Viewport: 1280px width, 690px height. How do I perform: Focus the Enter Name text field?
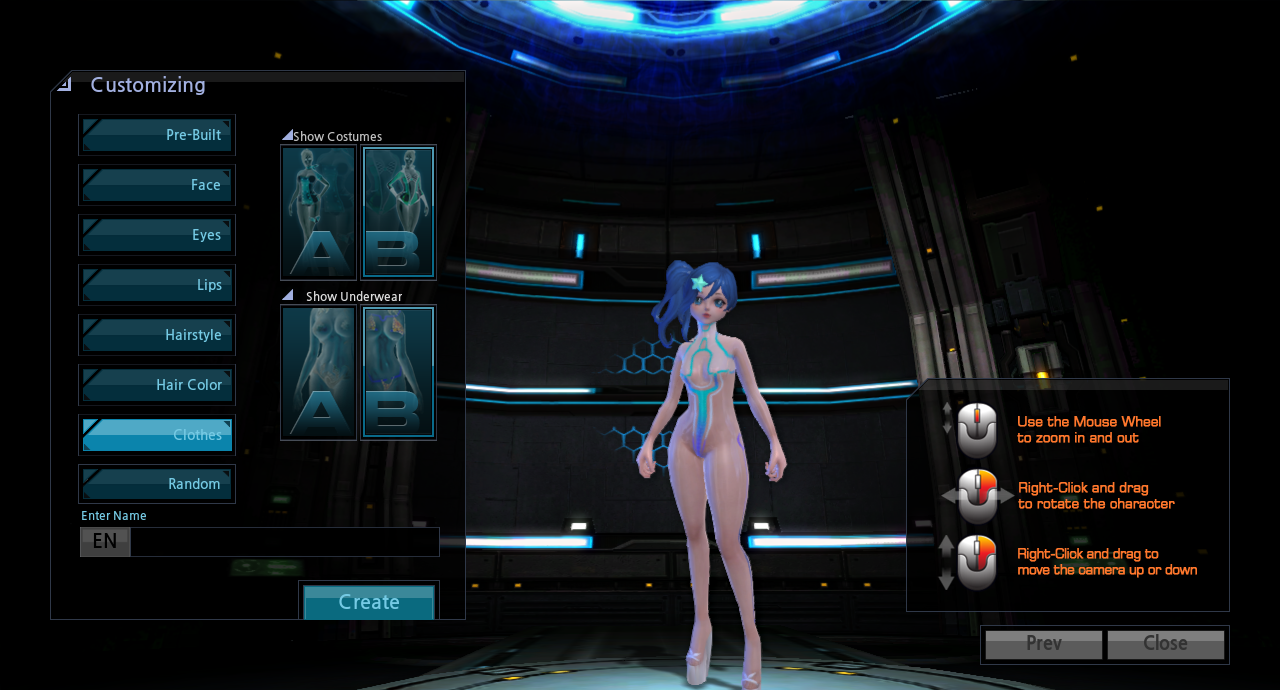click(284, 542)
